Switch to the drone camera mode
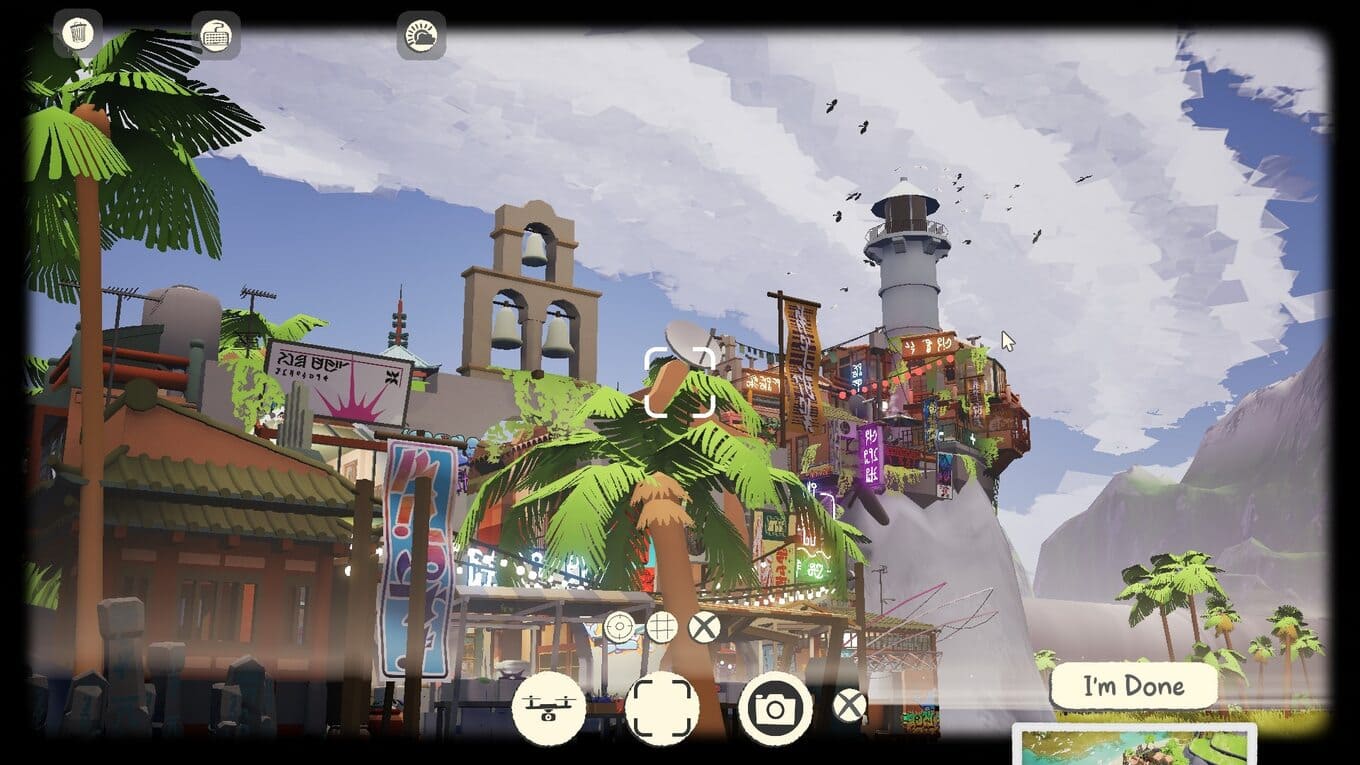Screen dimensions: 1360x765 [x=548, y=708]
